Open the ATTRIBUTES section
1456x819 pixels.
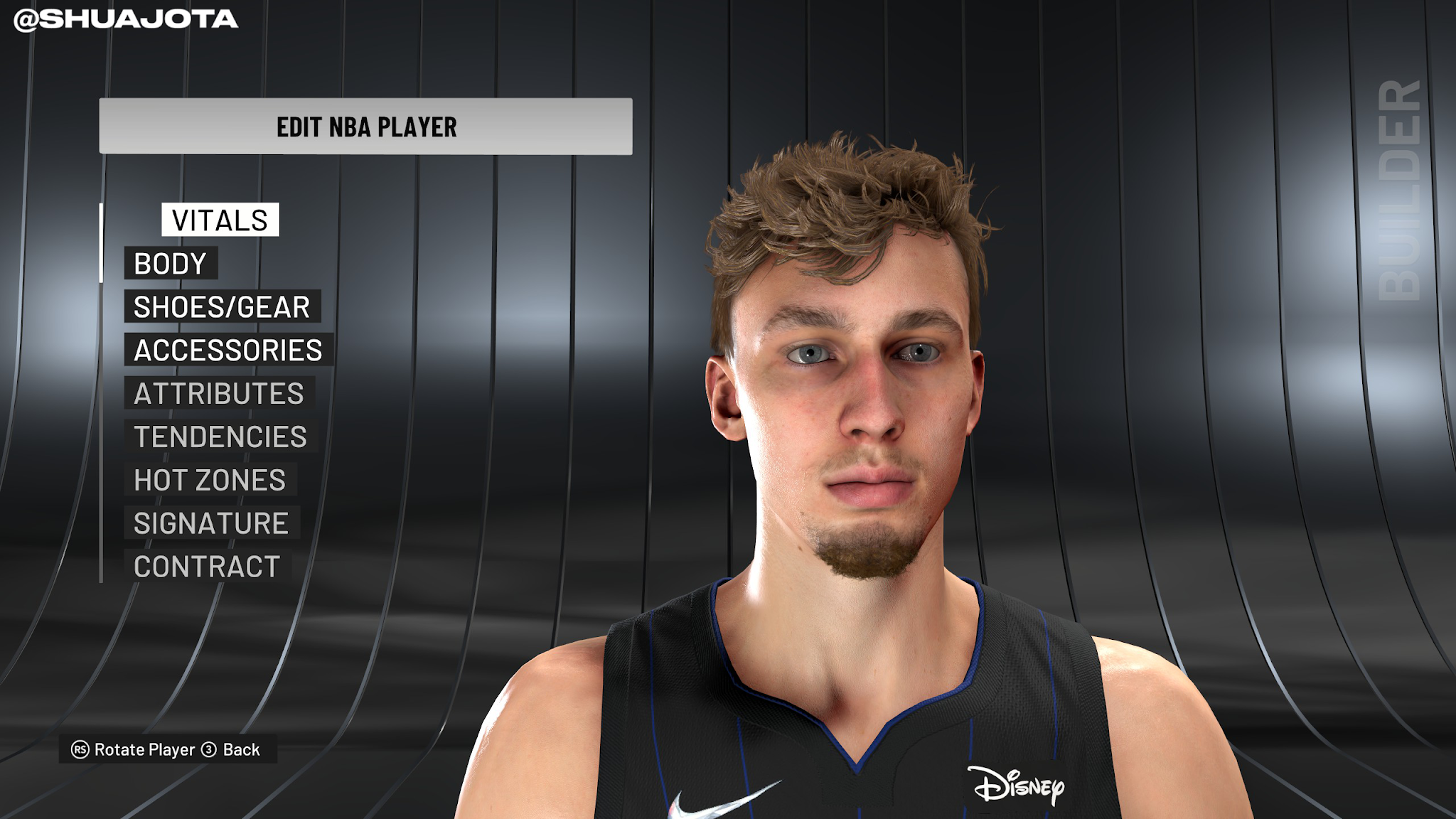221,394
